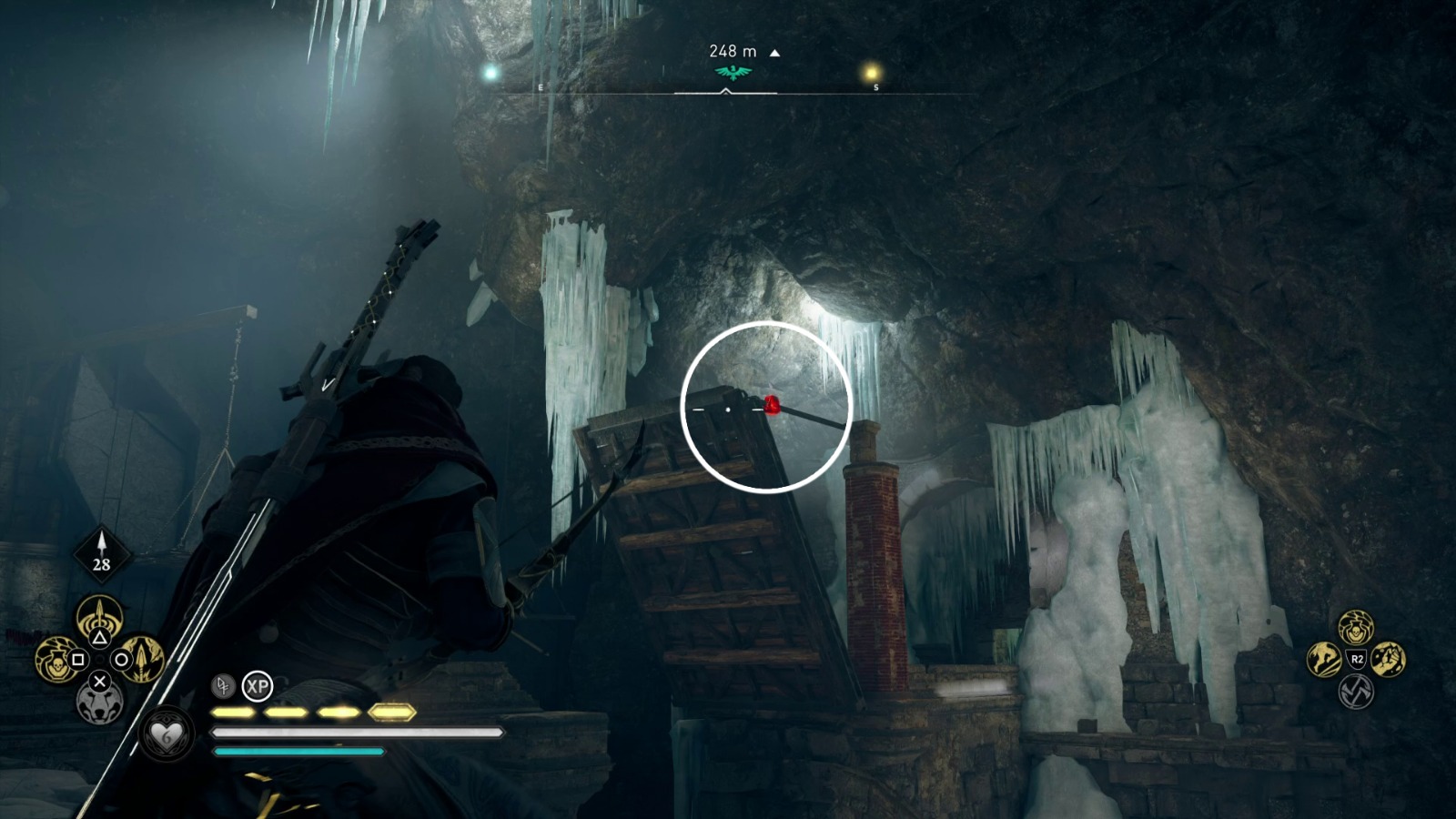Viewport: 1456px width, 819px height.
Task: Click the diamond showing 28 arrows
Action: click(x=100, y=553)
